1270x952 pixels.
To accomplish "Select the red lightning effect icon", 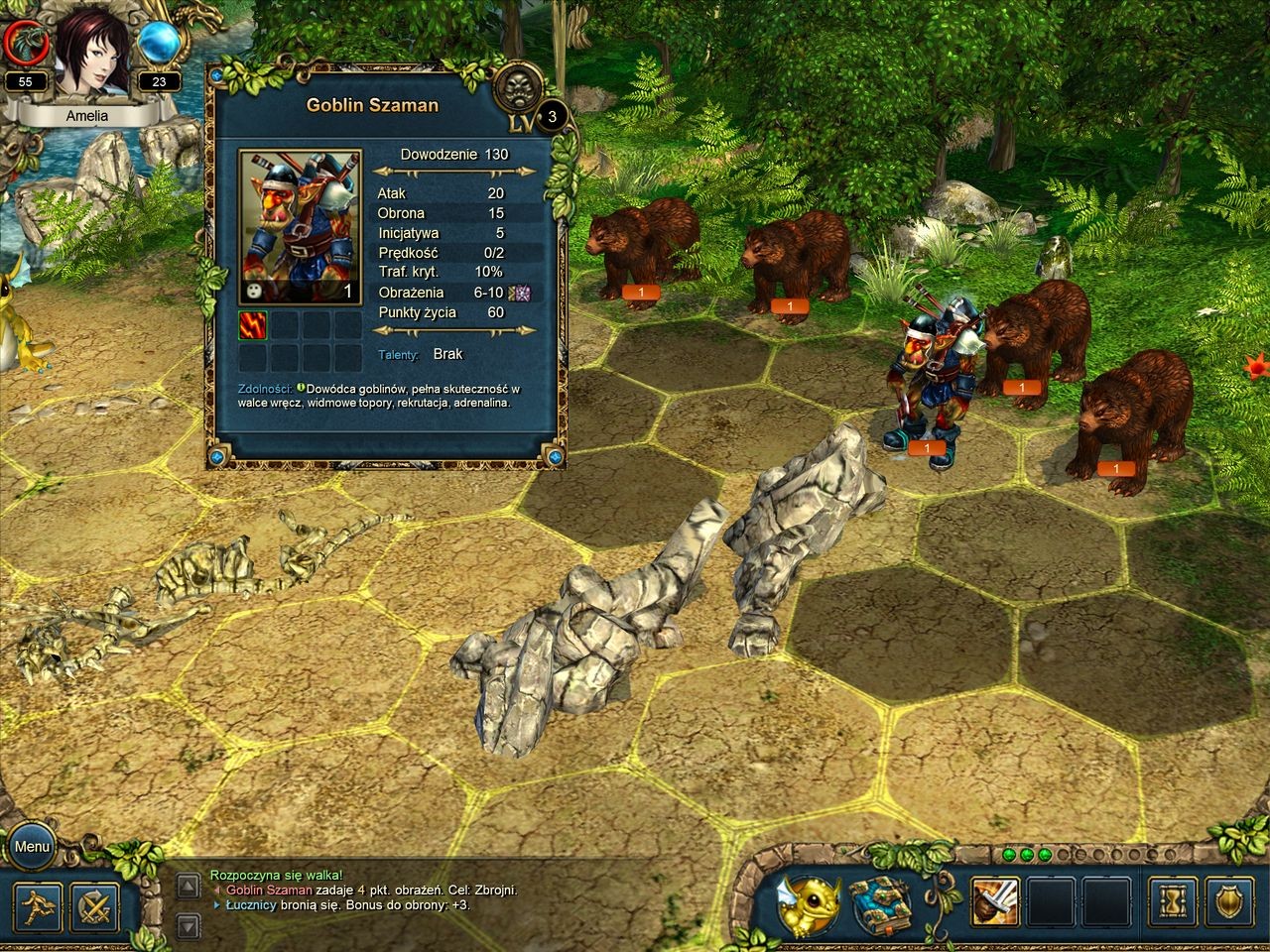I will pos(253,325).
